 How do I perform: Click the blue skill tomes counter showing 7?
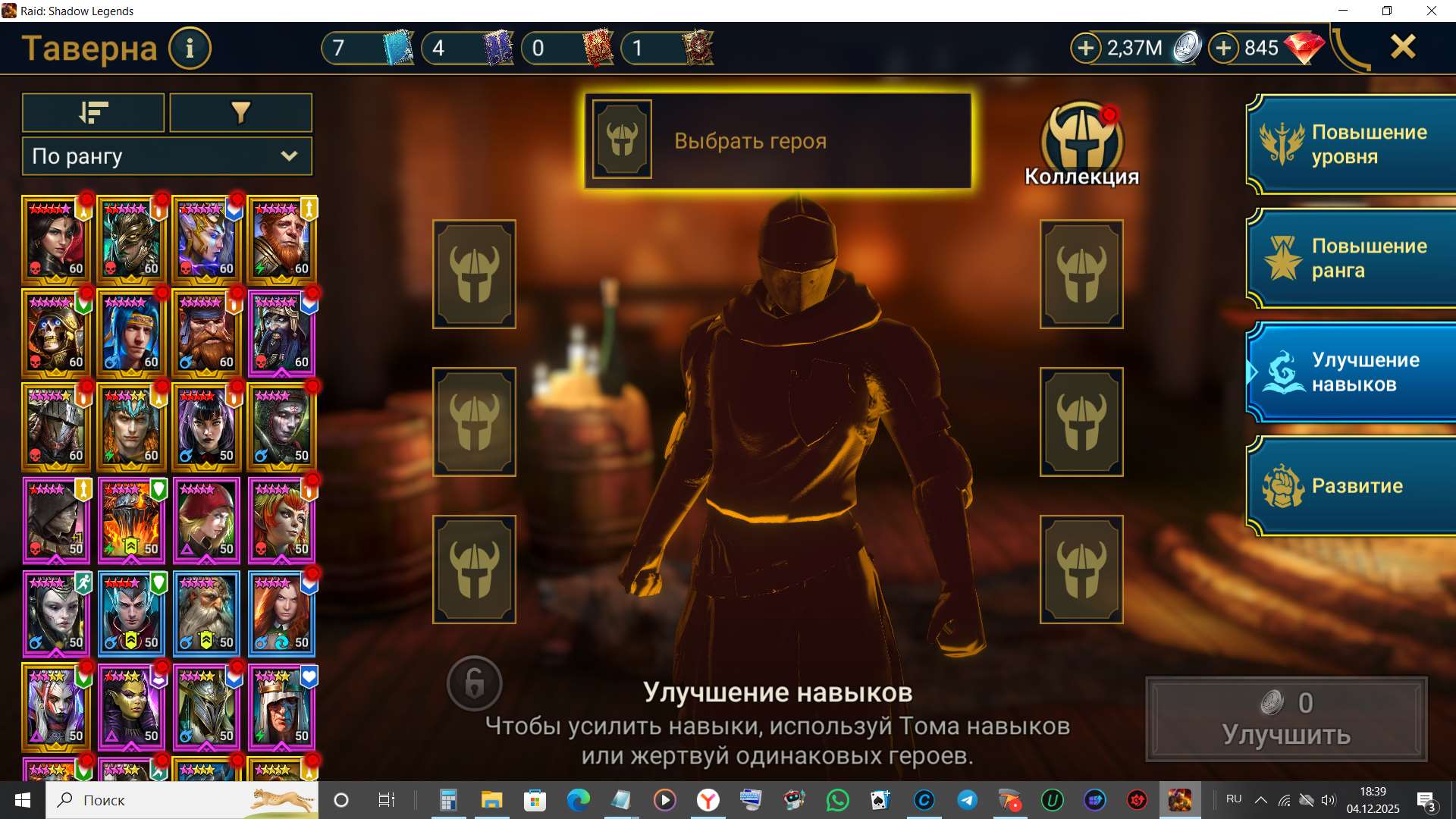pyautogui.click(x=366, y=47)
